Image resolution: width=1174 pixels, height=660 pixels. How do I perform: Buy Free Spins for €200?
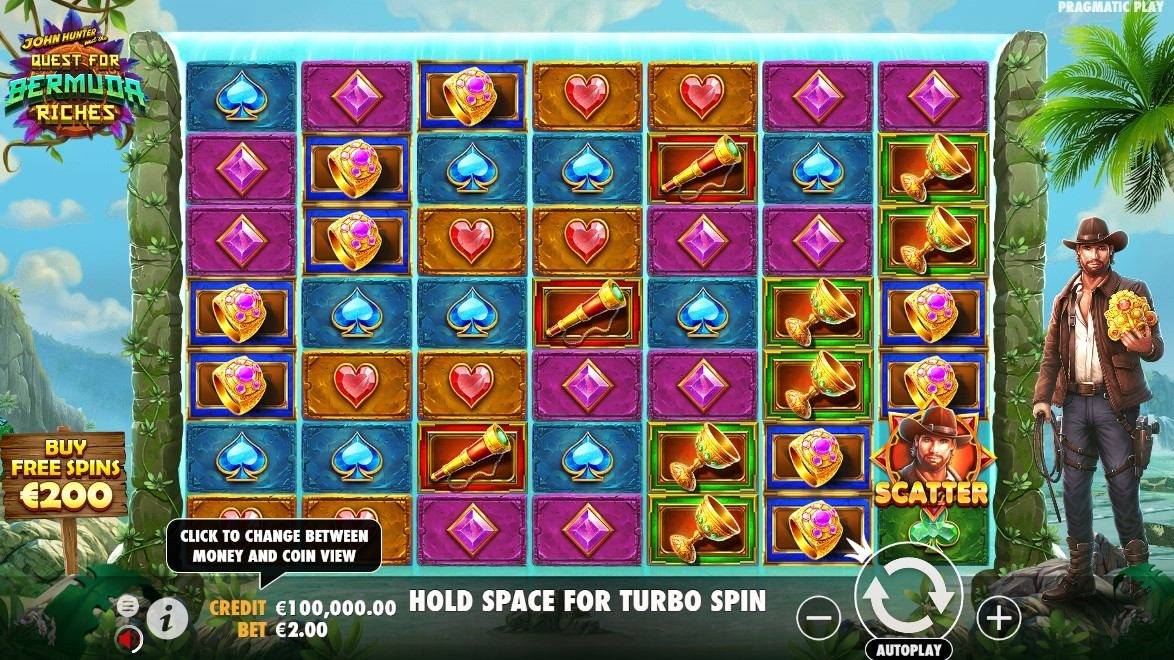65,480
